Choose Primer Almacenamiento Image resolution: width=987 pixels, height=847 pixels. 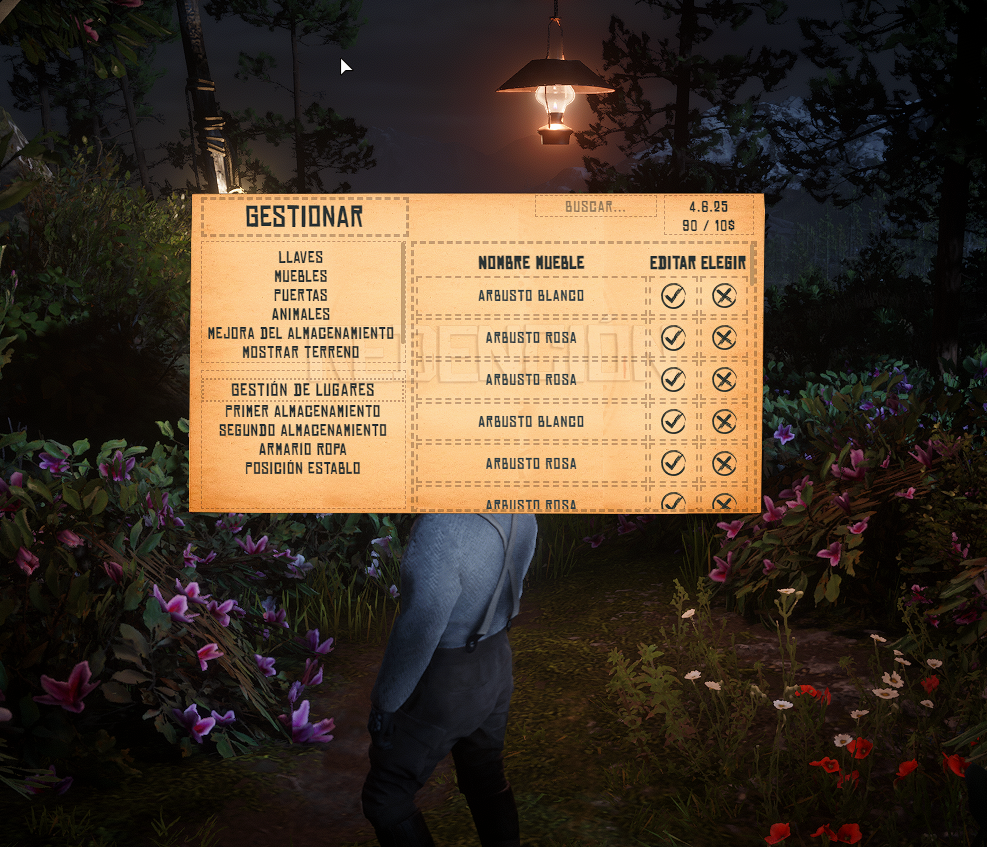click(x=302, y=411)
